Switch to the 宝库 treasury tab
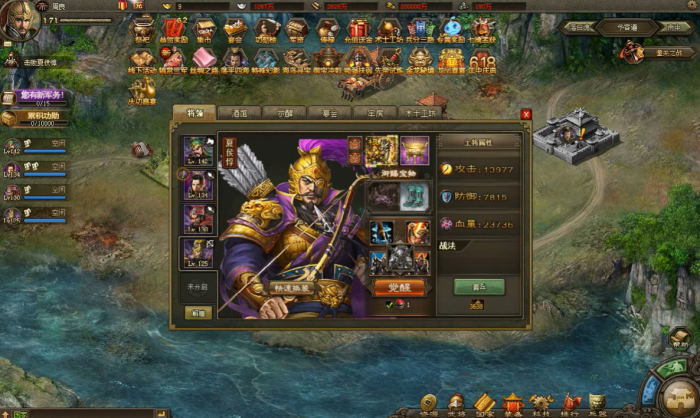This screenshot has height=418, width=700. (373, 114)
